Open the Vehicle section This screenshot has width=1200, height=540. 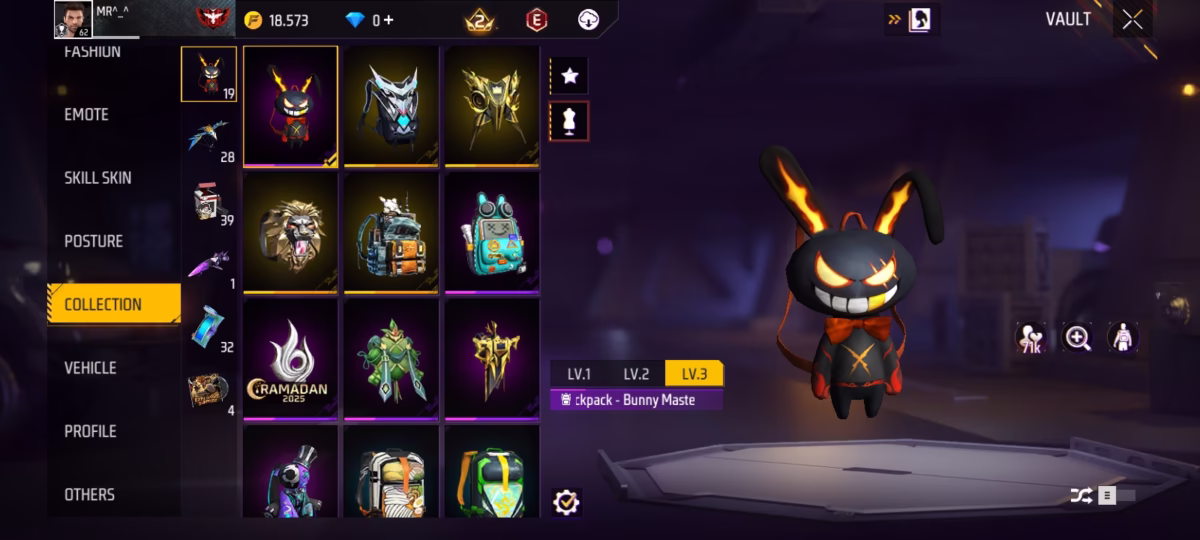pyautogui.click(x=90, y=368)
